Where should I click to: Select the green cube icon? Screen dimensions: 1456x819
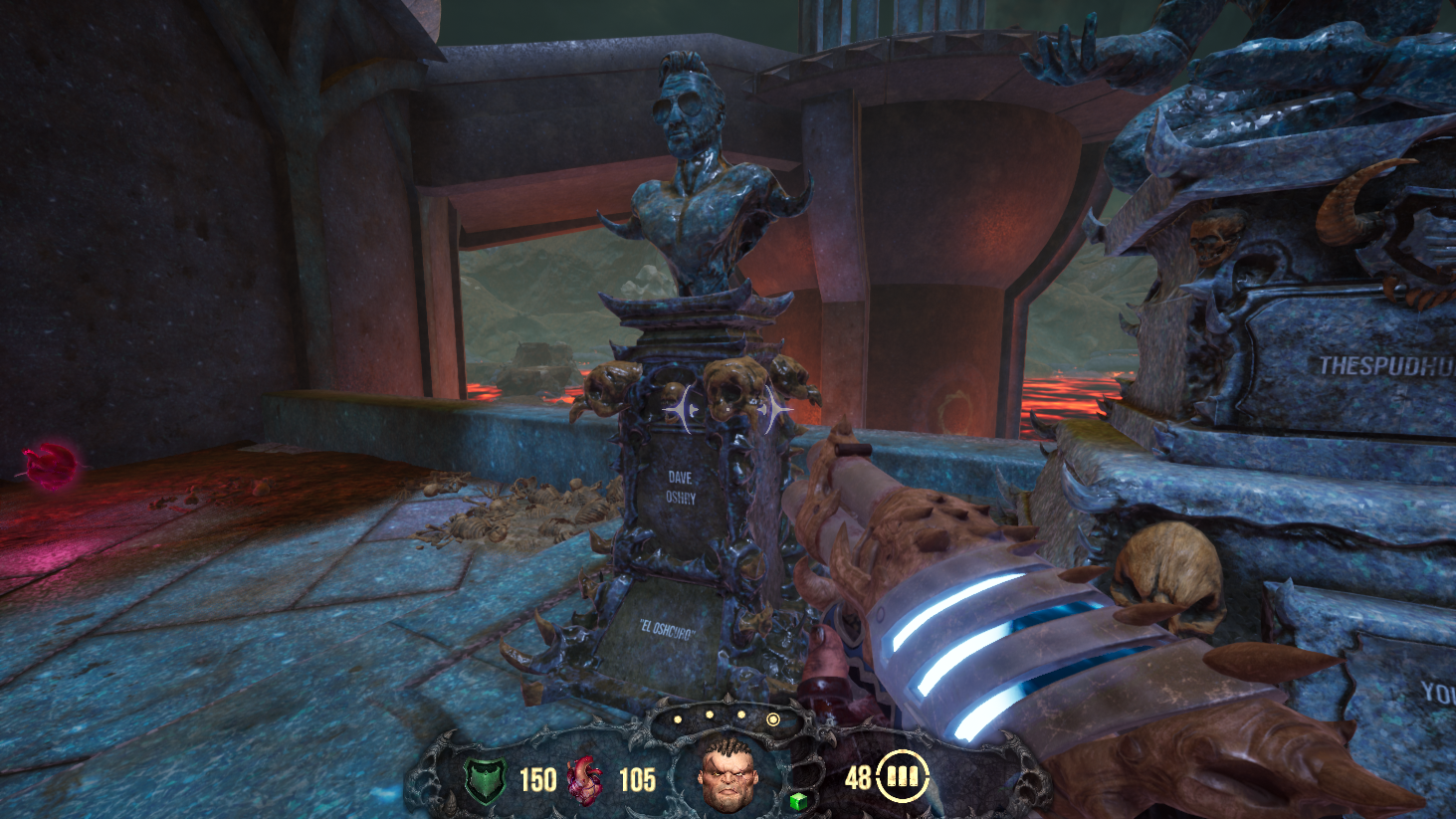[x=796, y=801]
